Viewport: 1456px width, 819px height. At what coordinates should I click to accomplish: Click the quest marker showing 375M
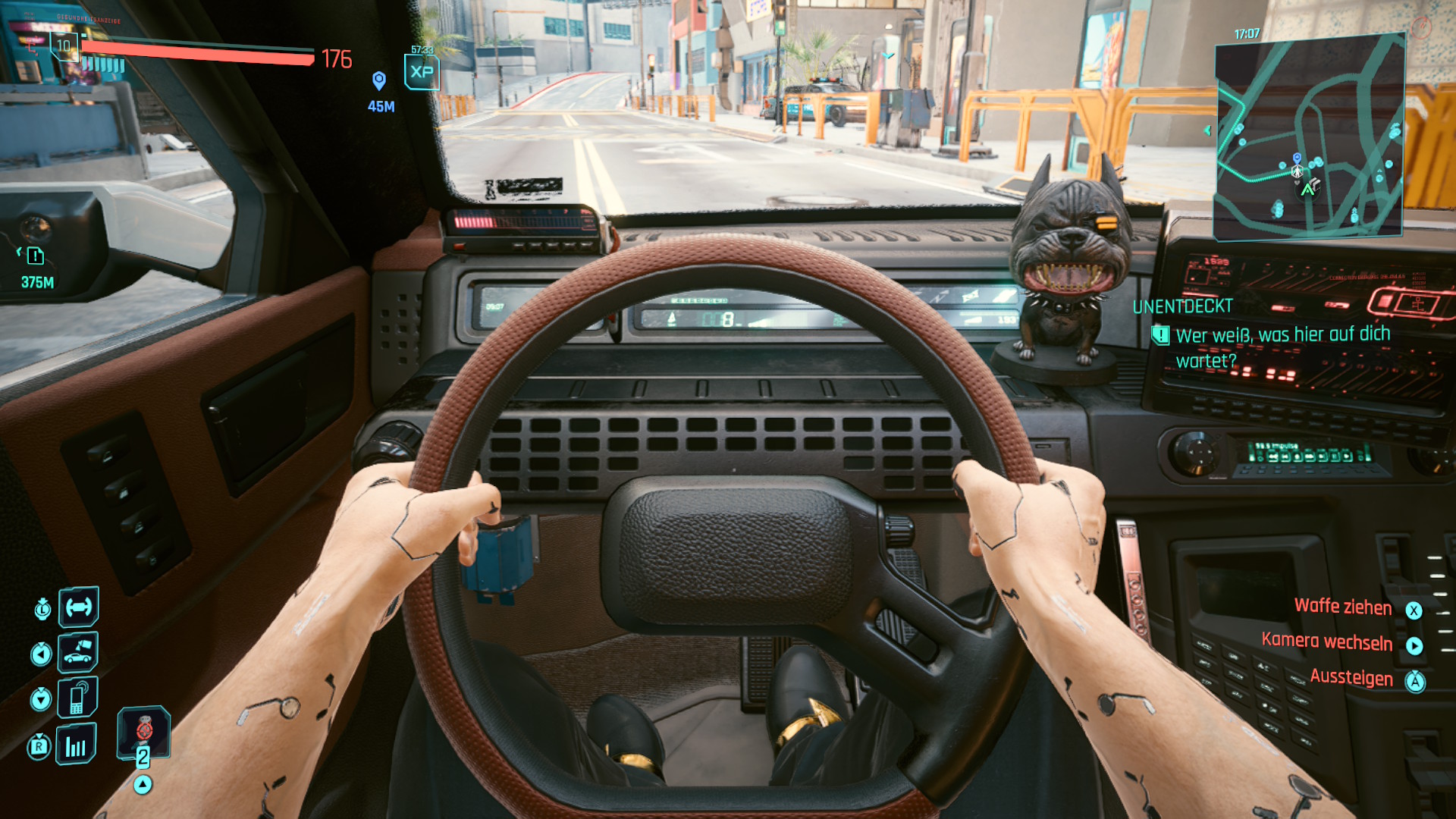pos(36,256)
